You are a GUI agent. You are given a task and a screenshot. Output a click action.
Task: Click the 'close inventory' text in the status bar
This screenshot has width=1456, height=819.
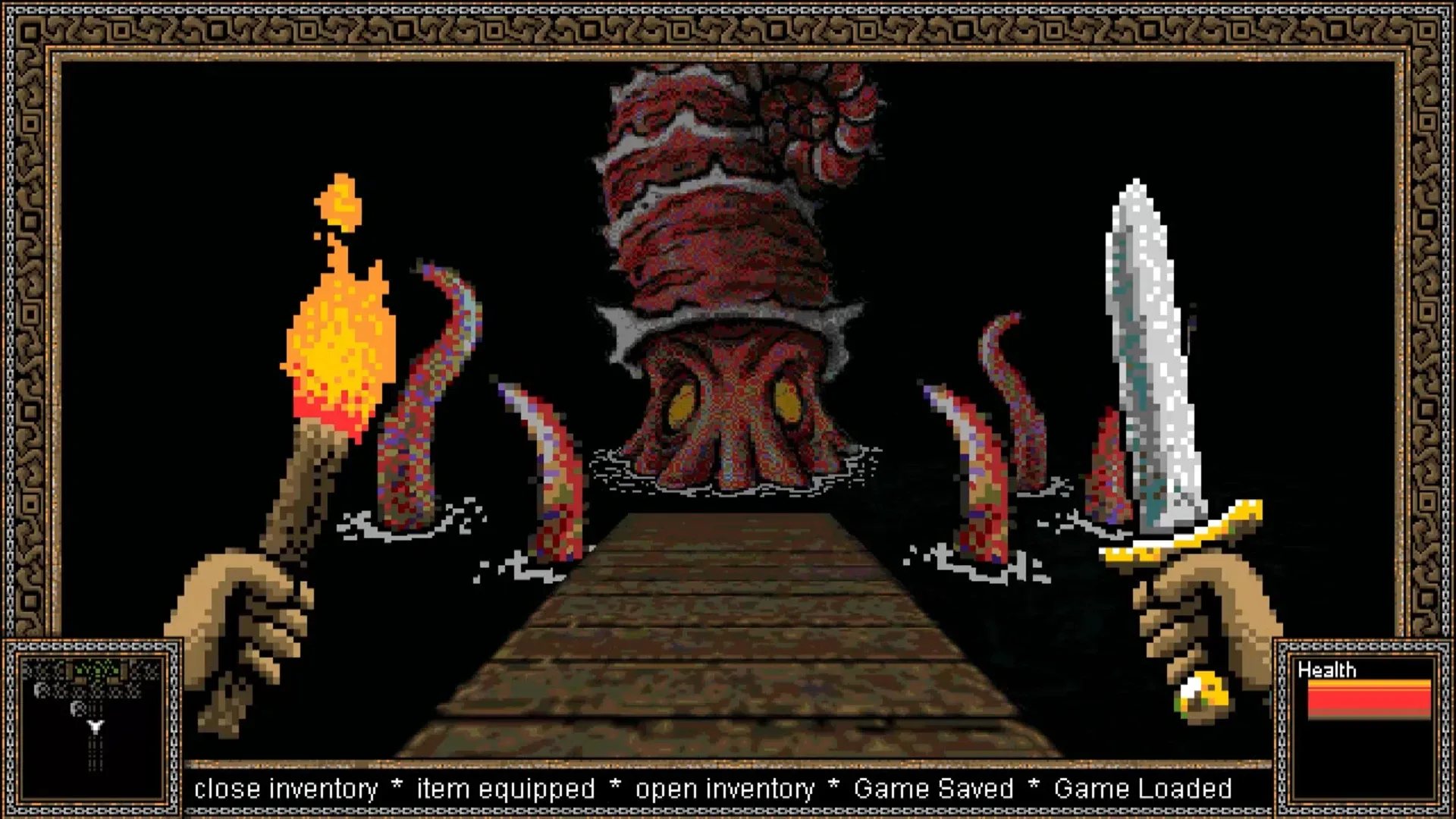point(284,786)
